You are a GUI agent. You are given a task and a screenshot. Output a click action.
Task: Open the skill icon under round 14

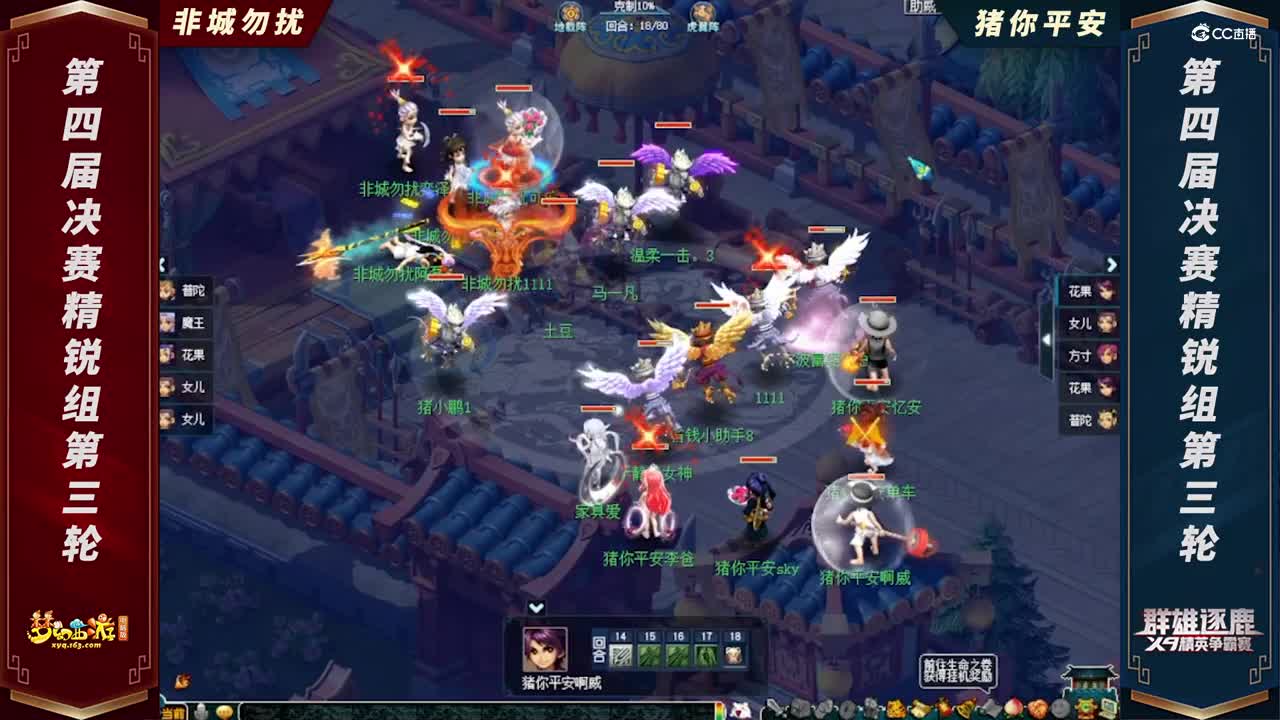click(x=622, y=654)
